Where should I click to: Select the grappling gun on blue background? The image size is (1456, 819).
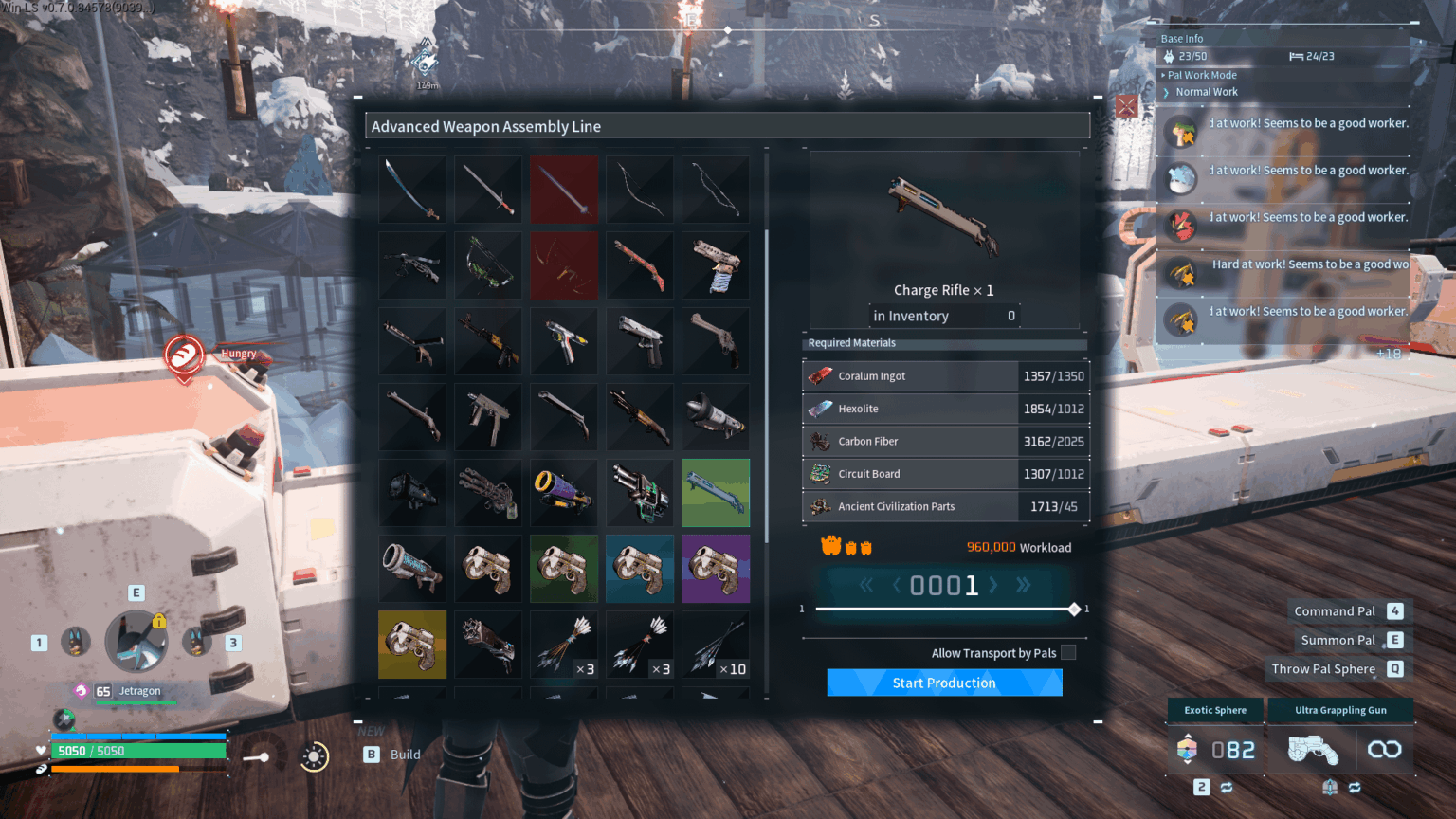[640, 569]
